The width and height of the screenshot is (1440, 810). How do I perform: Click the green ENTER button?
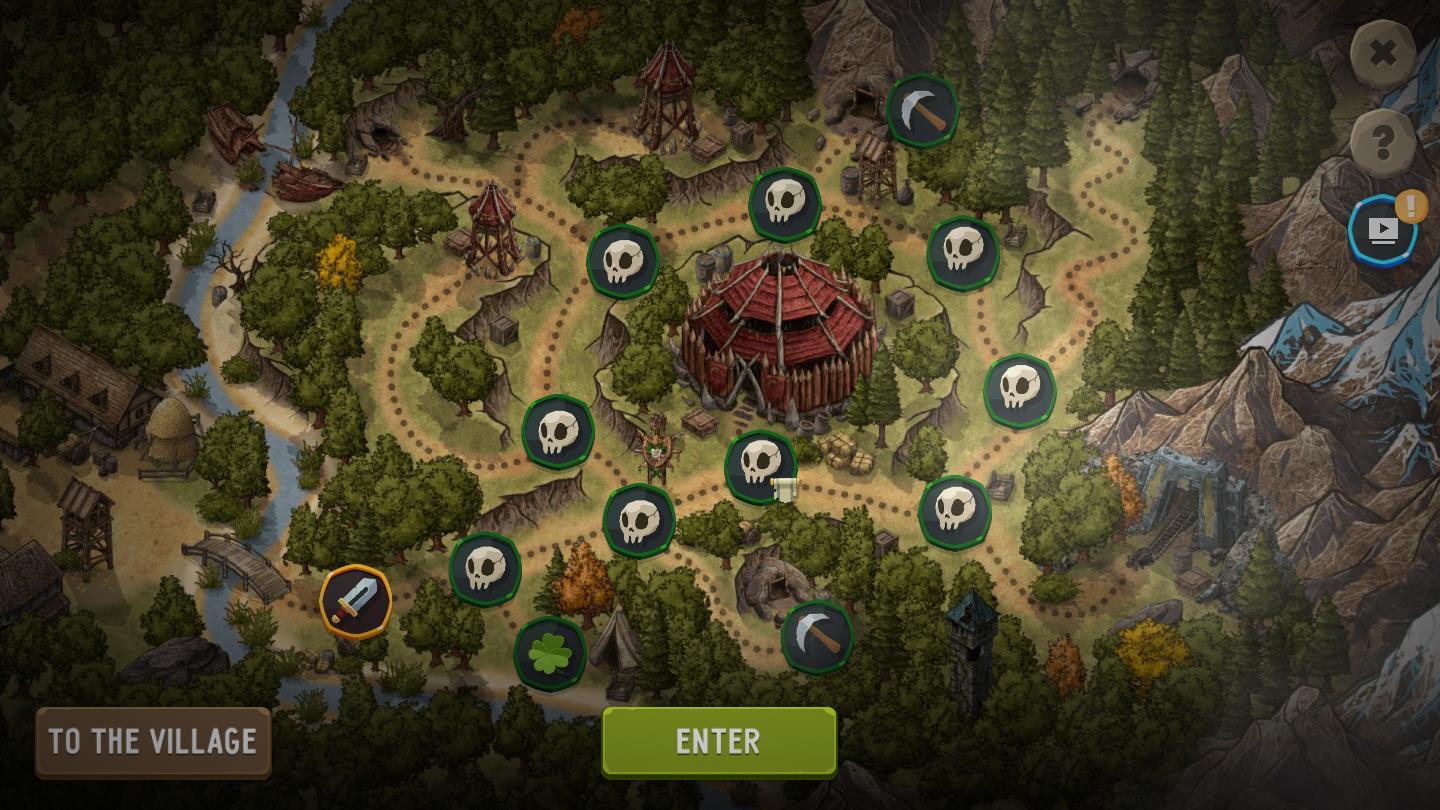coord(718,741)
